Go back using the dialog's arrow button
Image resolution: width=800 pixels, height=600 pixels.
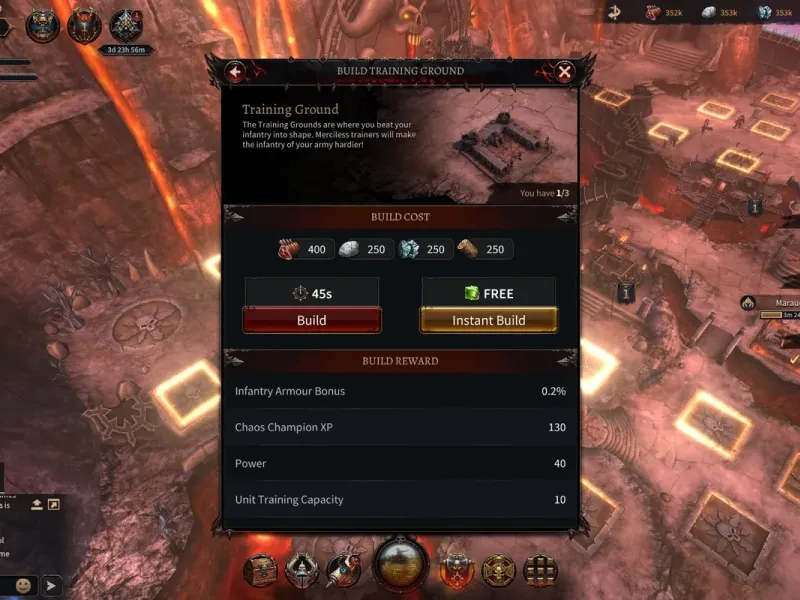[x=235, y=72]
